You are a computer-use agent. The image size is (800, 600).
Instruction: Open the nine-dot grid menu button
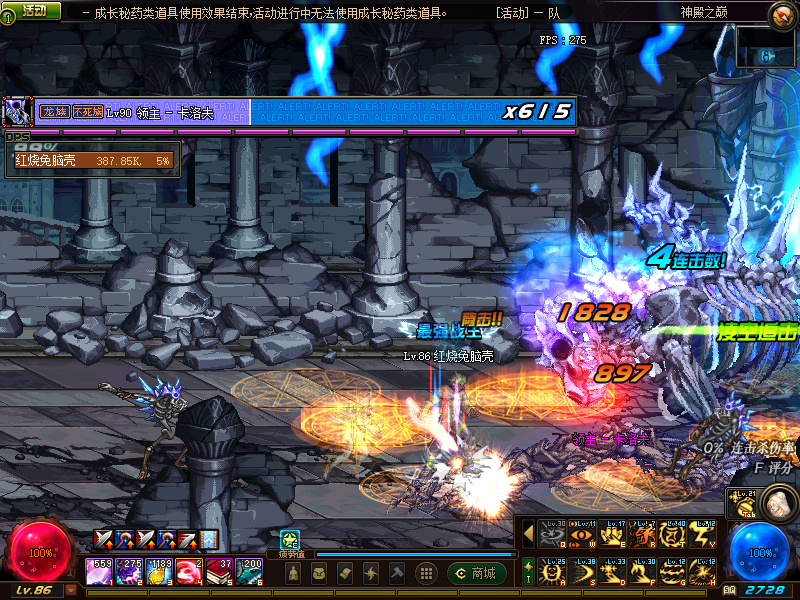click(x=425, y=573)
